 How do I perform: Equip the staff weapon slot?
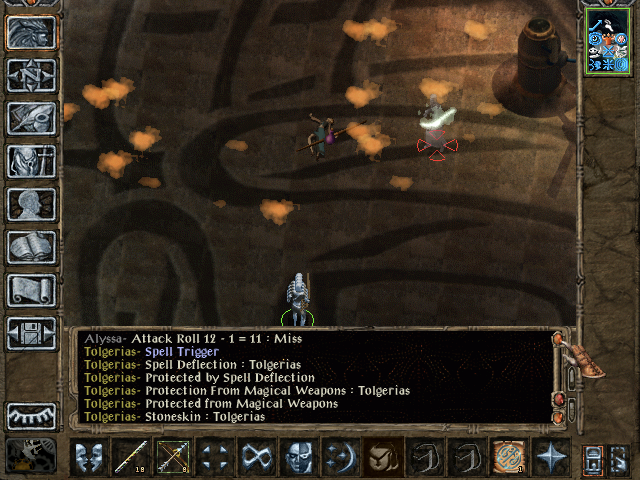[130, 458]
